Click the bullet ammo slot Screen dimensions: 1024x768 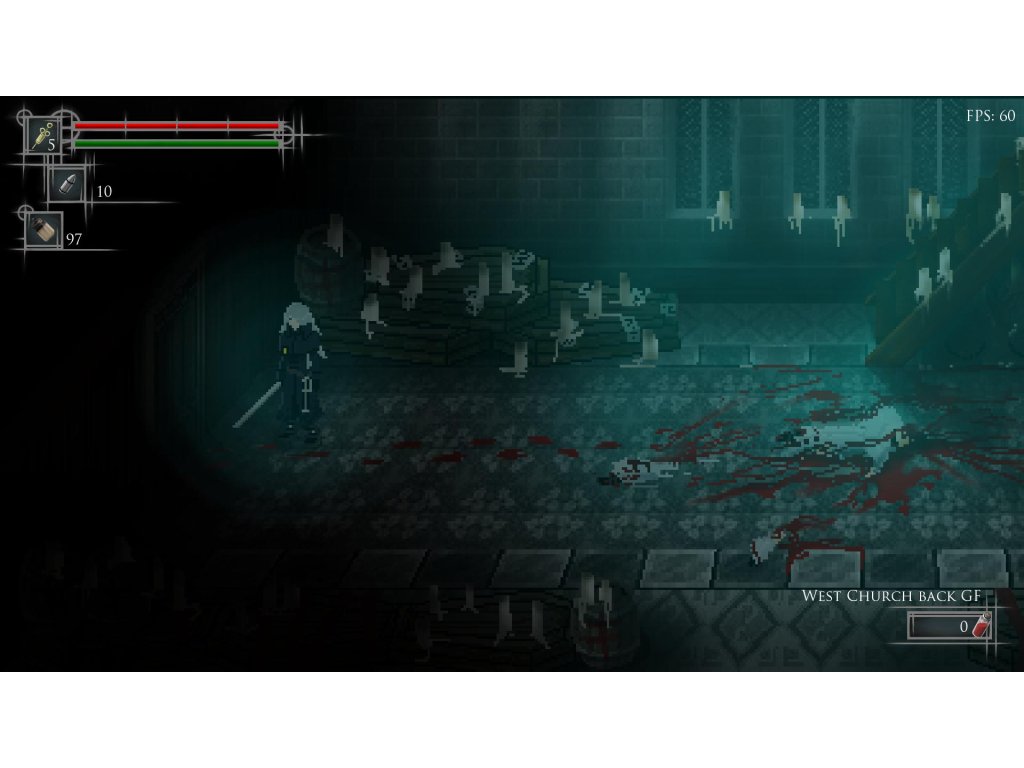point(67,184)
